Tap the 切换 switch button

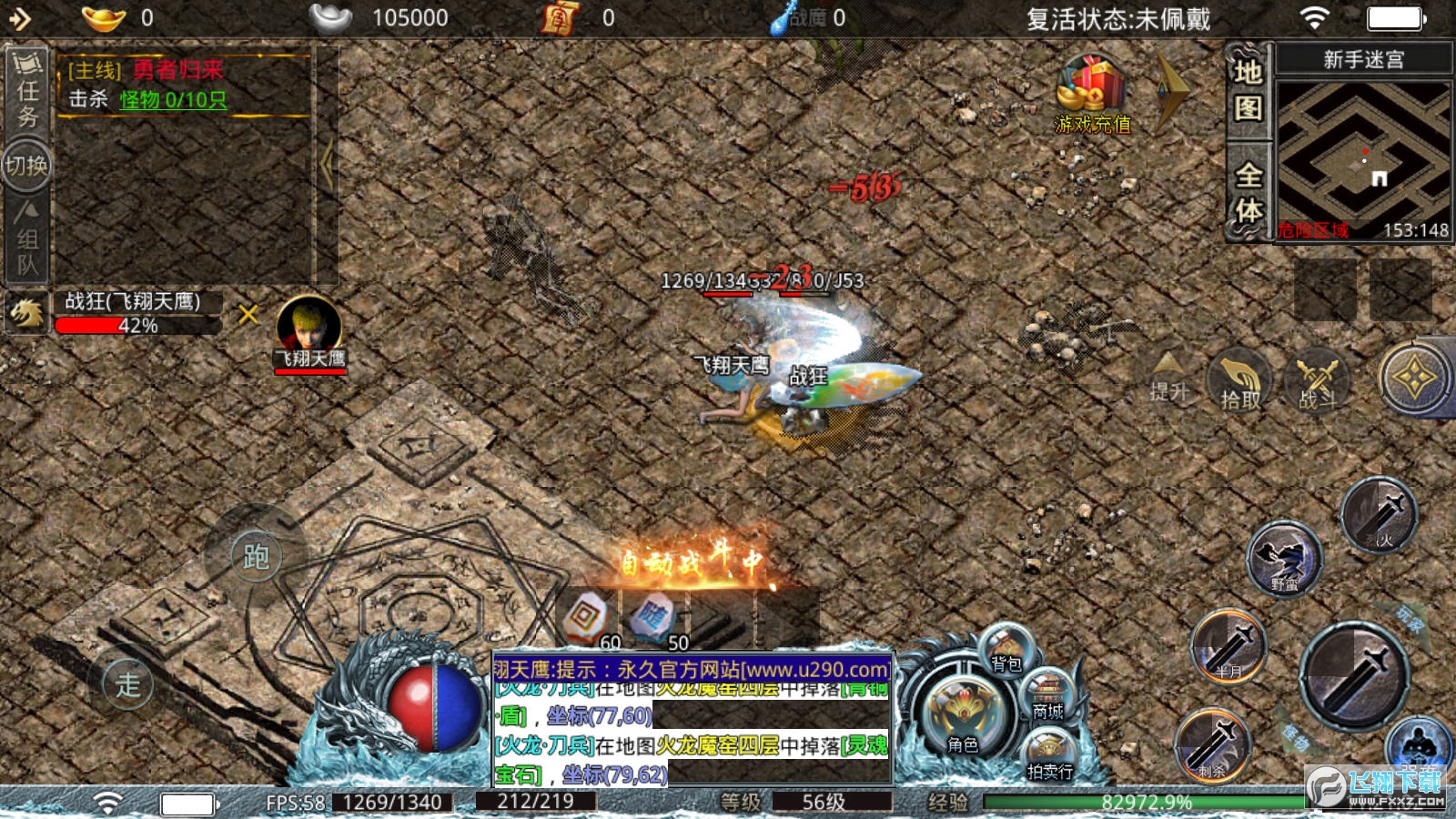click(x=26, y=166)
